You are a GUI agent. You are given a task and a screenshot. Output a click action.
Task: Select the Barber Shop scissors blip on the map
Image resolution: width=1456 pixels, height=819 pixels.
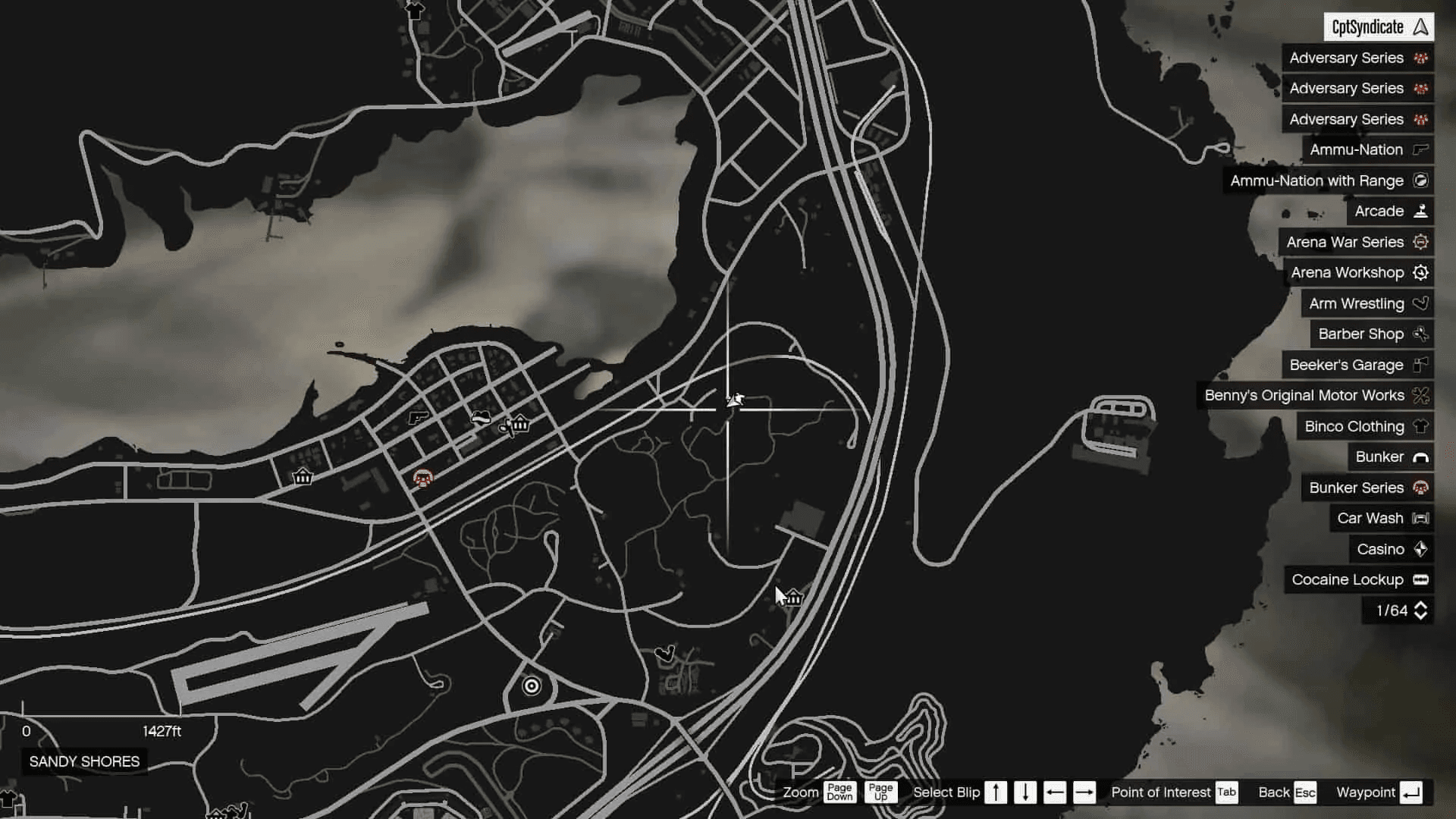coord(504,426)
